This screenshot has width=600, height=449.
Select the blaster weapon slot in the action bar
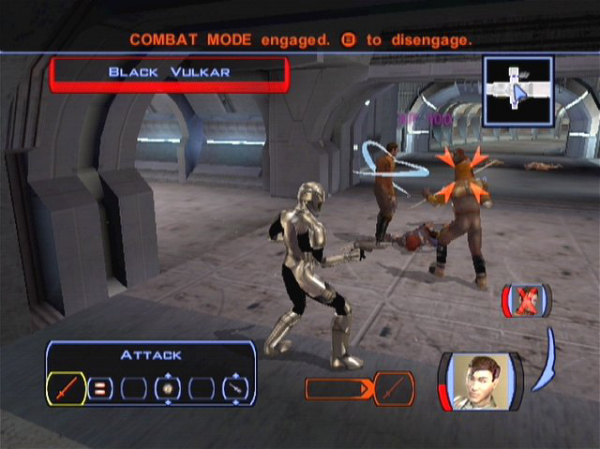click(x=234, y=388)
